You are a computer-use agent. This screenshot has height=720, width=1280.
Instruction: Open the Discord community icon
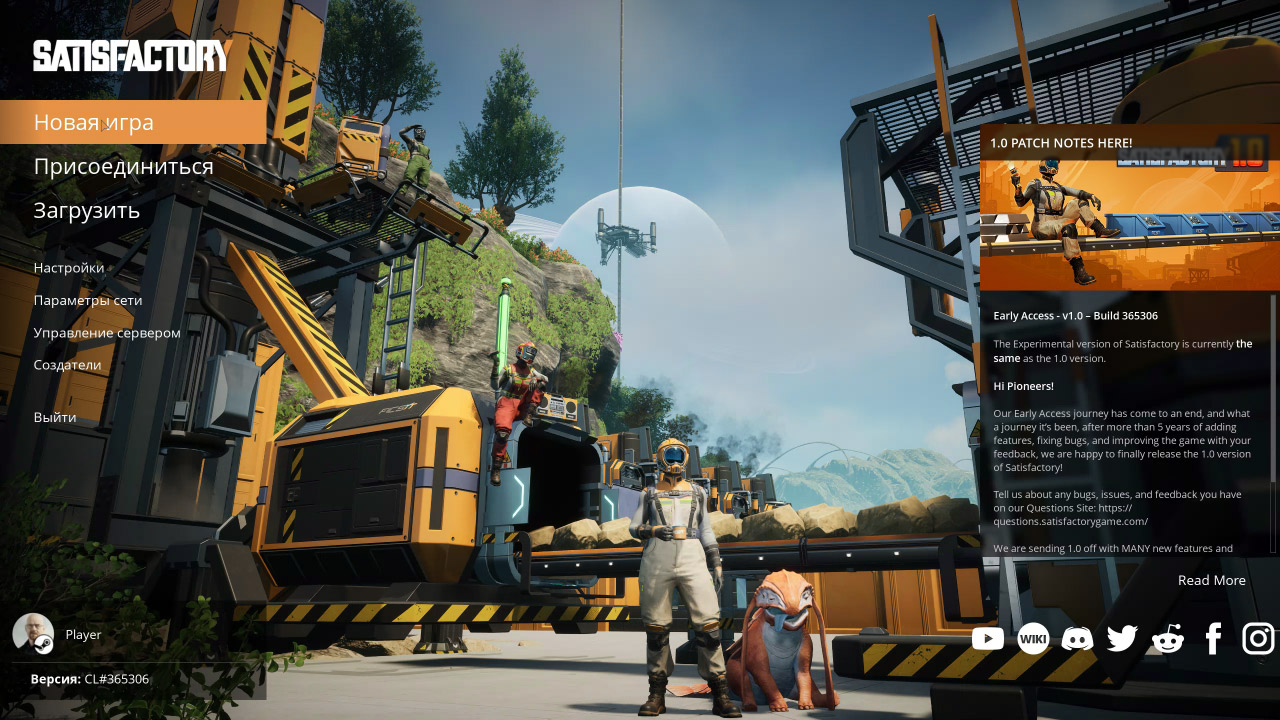click(1077, 638)
